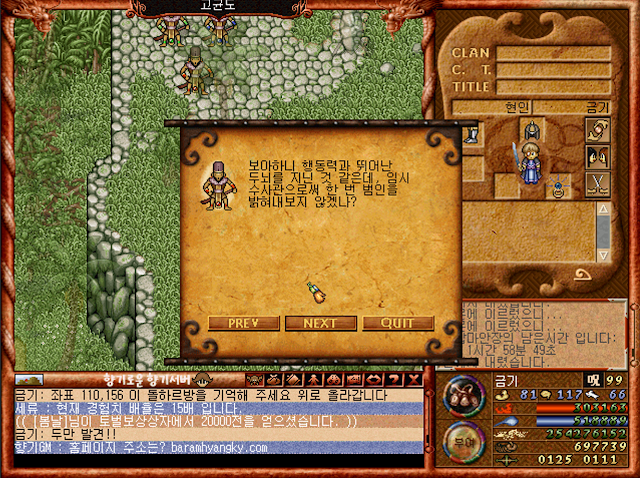This screenshot has width=640, height=478.
Task: Click the down arrow of side panel scrollbar
Action: pyautogui.click(x=603, y=255)
